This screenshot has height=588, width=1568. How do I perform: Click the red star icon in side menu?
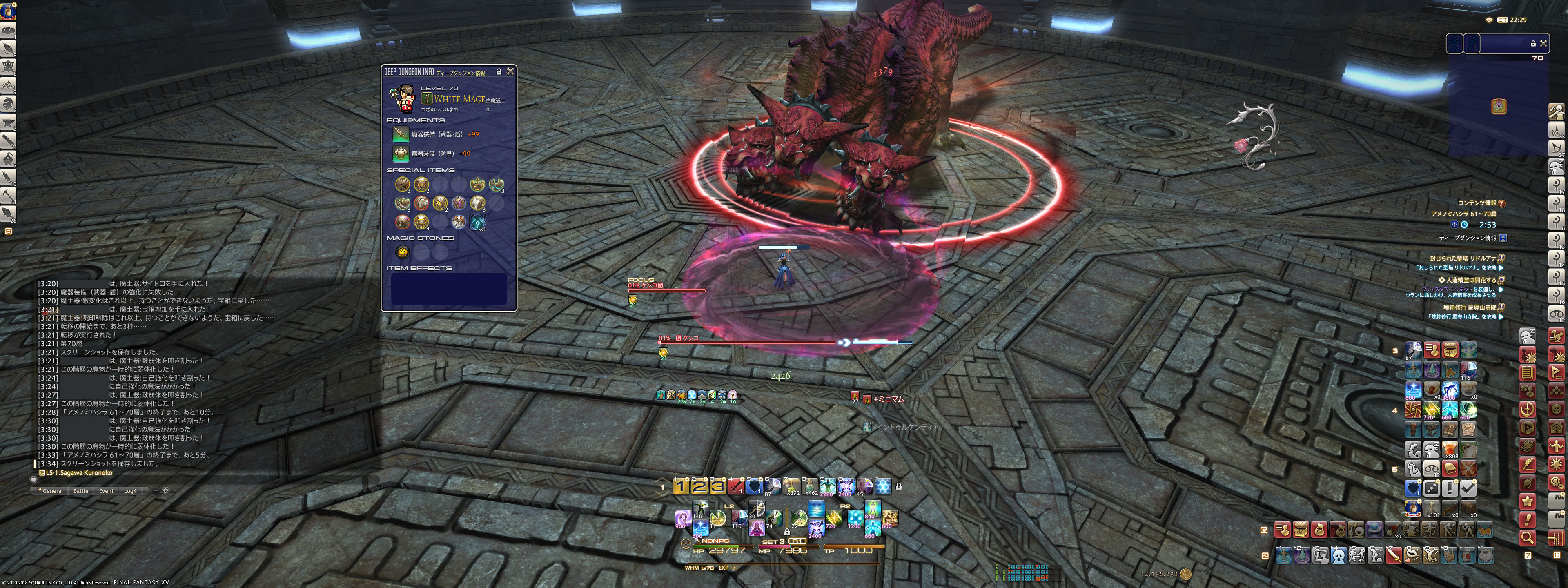tap(1527, 501)
